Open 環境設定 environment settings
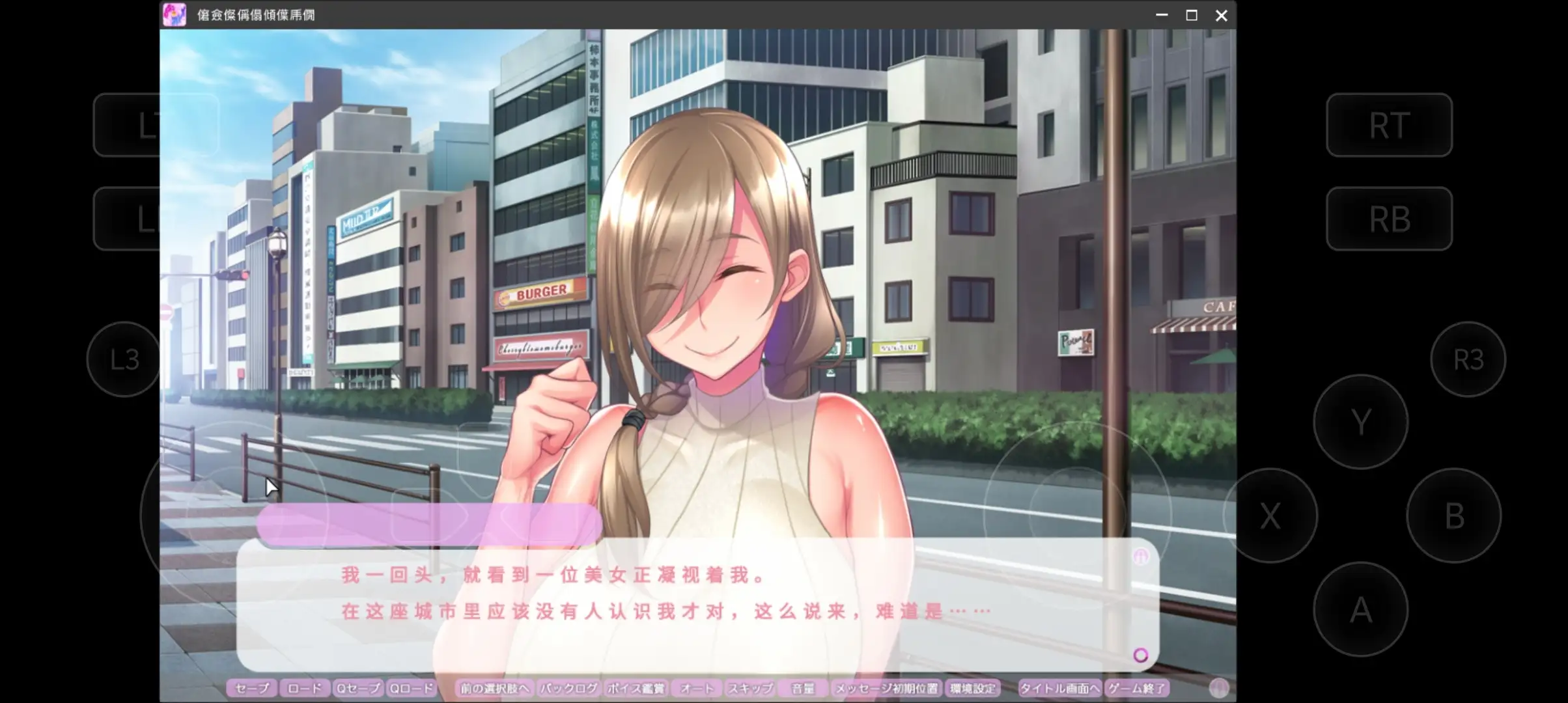The image size is (1568, 703). [973, 688]
